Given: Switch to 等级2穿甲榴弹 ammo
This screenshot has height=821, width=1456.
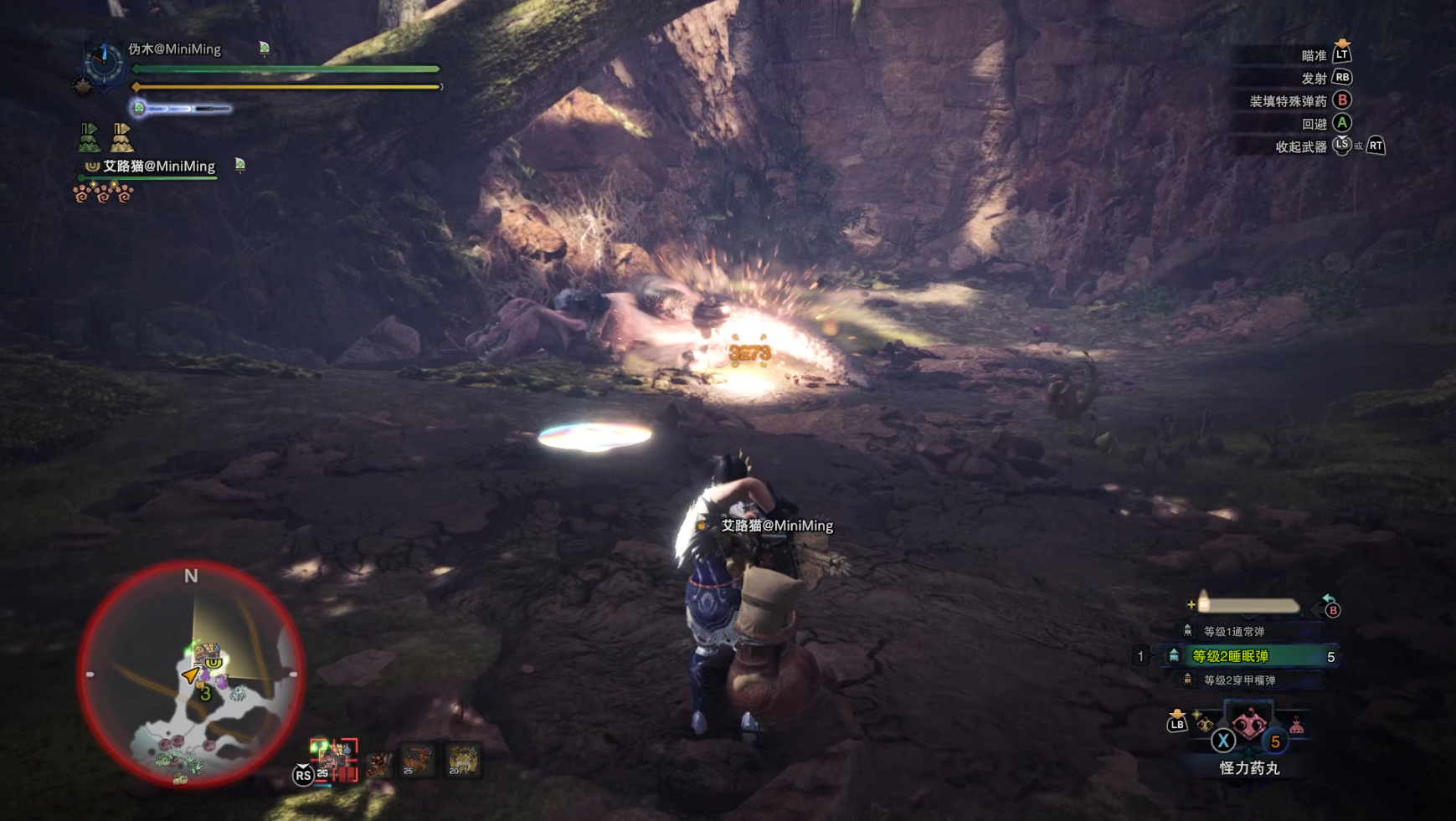Looking at the screenshot, I should coord(1239,680).
